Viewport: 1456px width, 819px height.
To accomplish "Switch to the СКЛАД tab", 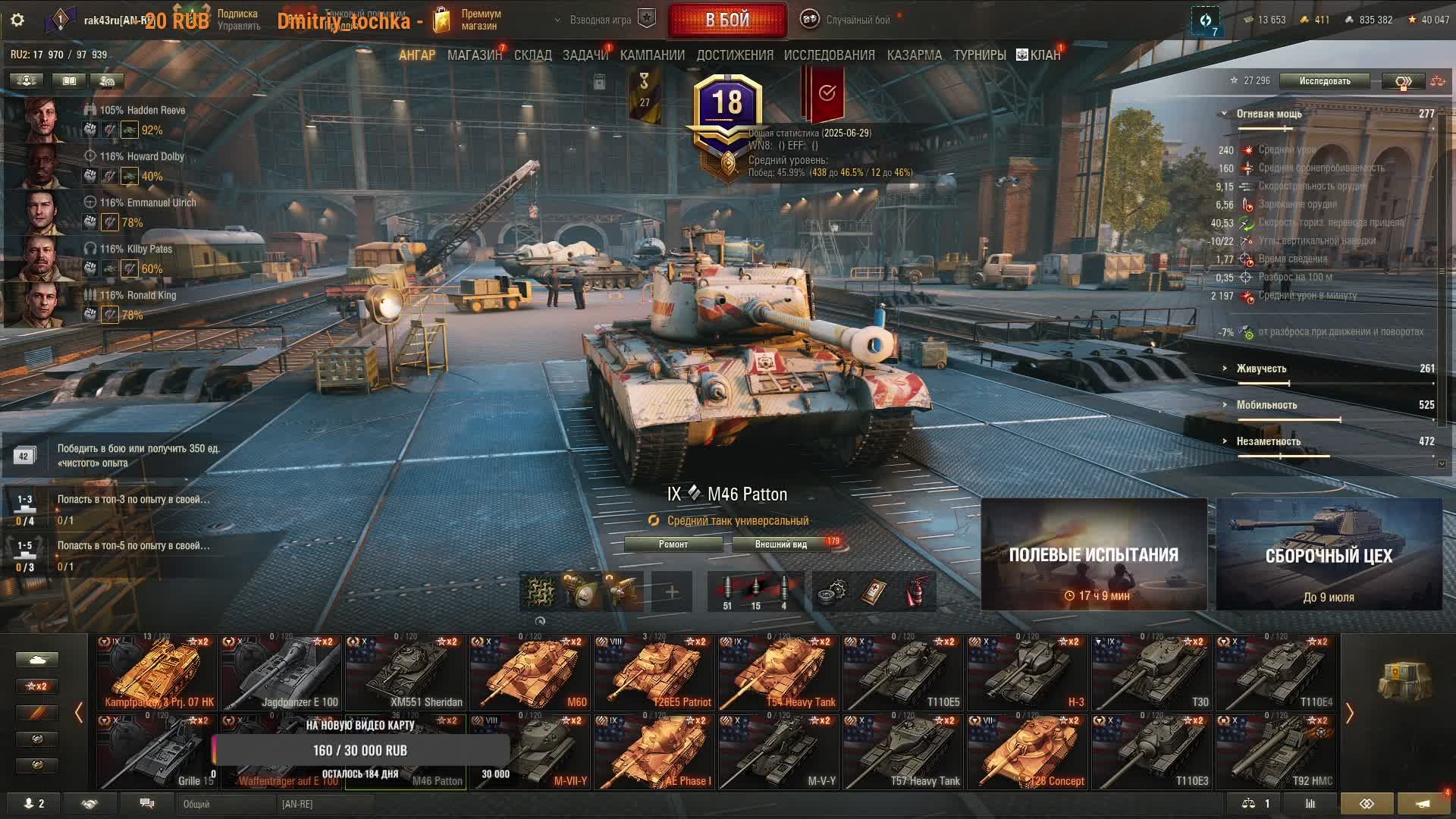I will [x=532, y=55].
